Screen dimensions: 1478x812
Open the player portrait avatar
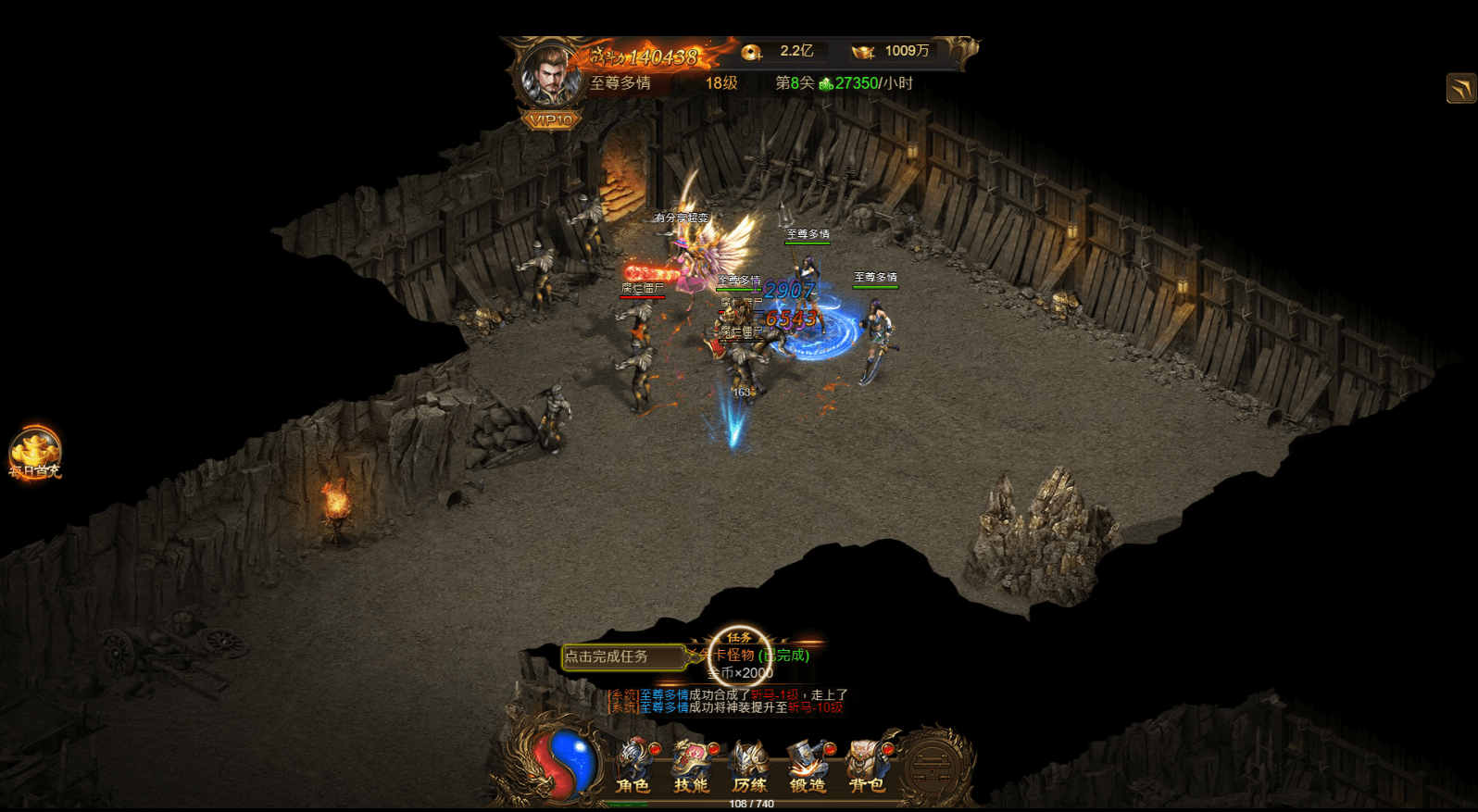click(x=550, y=74)
